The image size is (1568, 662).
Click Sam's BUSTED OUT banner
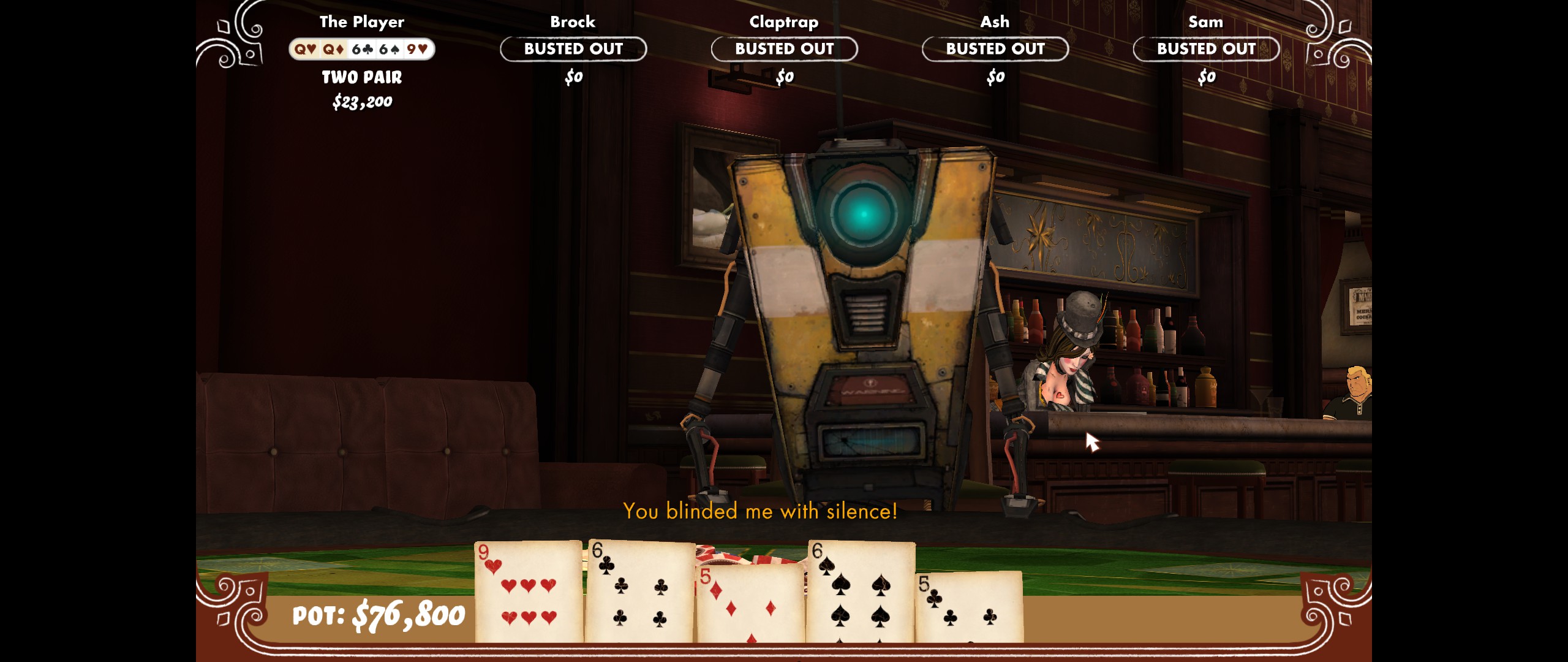1205,50
